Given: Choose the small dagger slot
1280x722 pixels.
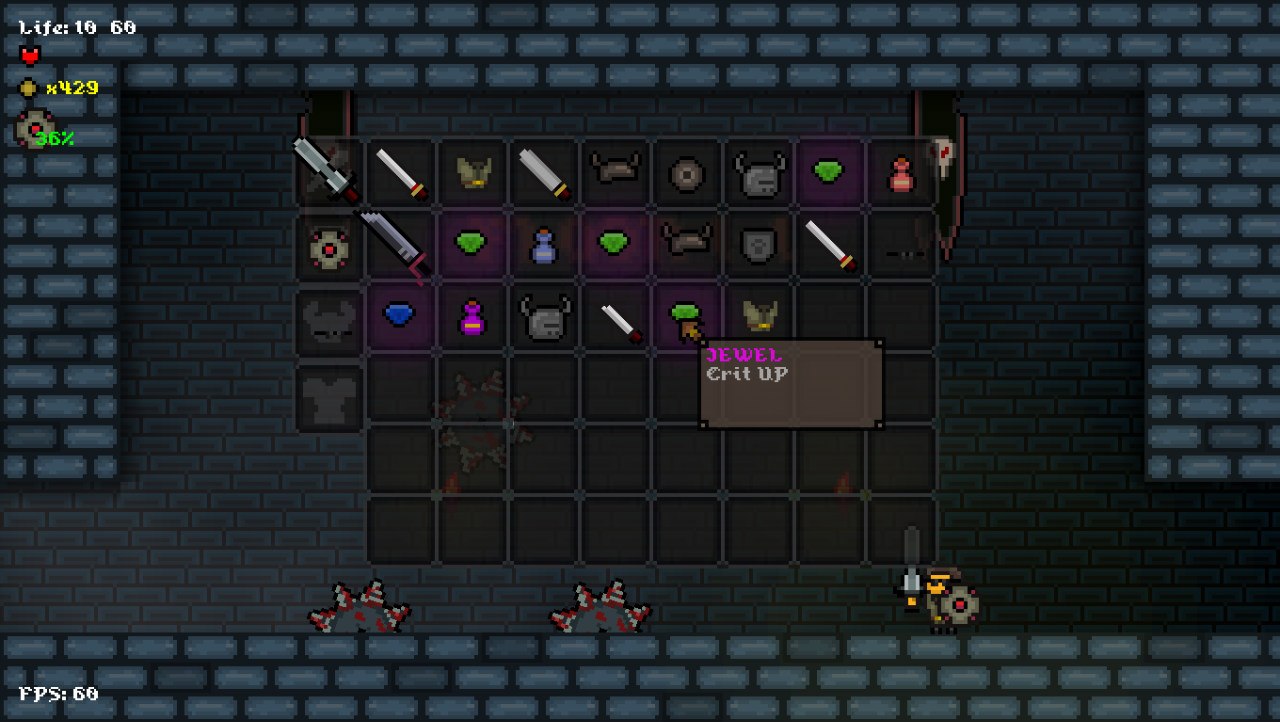Looking at the screenshot, I should [x=620, y=320].
